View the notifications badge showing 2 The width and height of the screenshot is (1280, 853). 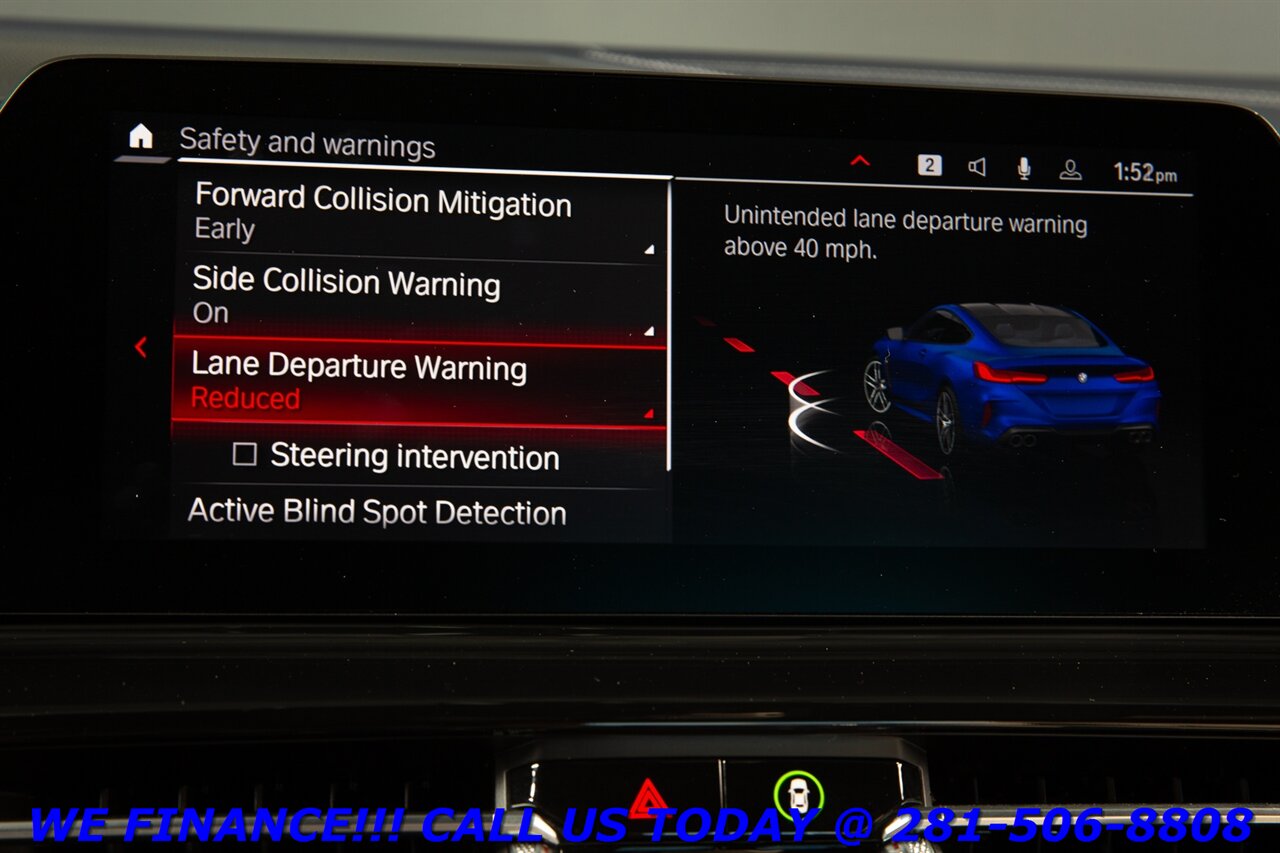(x=930, y=166)
